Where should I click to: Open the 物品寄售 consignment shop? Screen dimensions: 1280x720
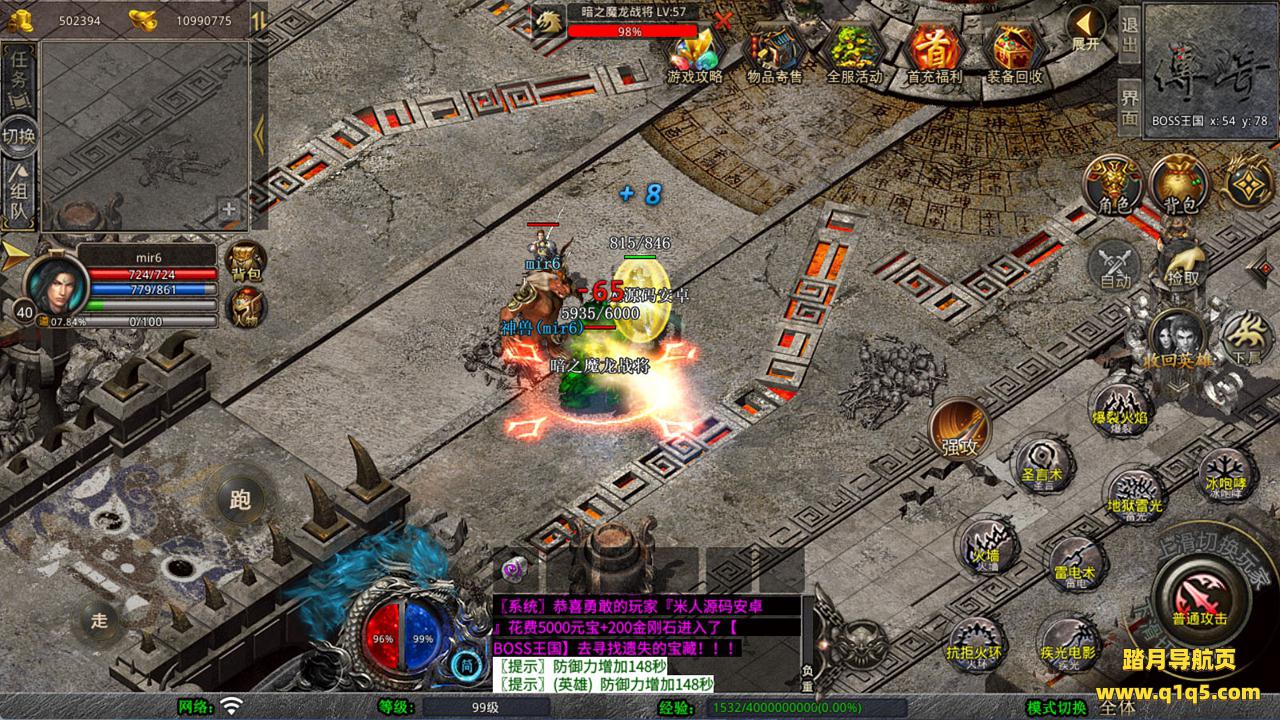pos(775,50)
